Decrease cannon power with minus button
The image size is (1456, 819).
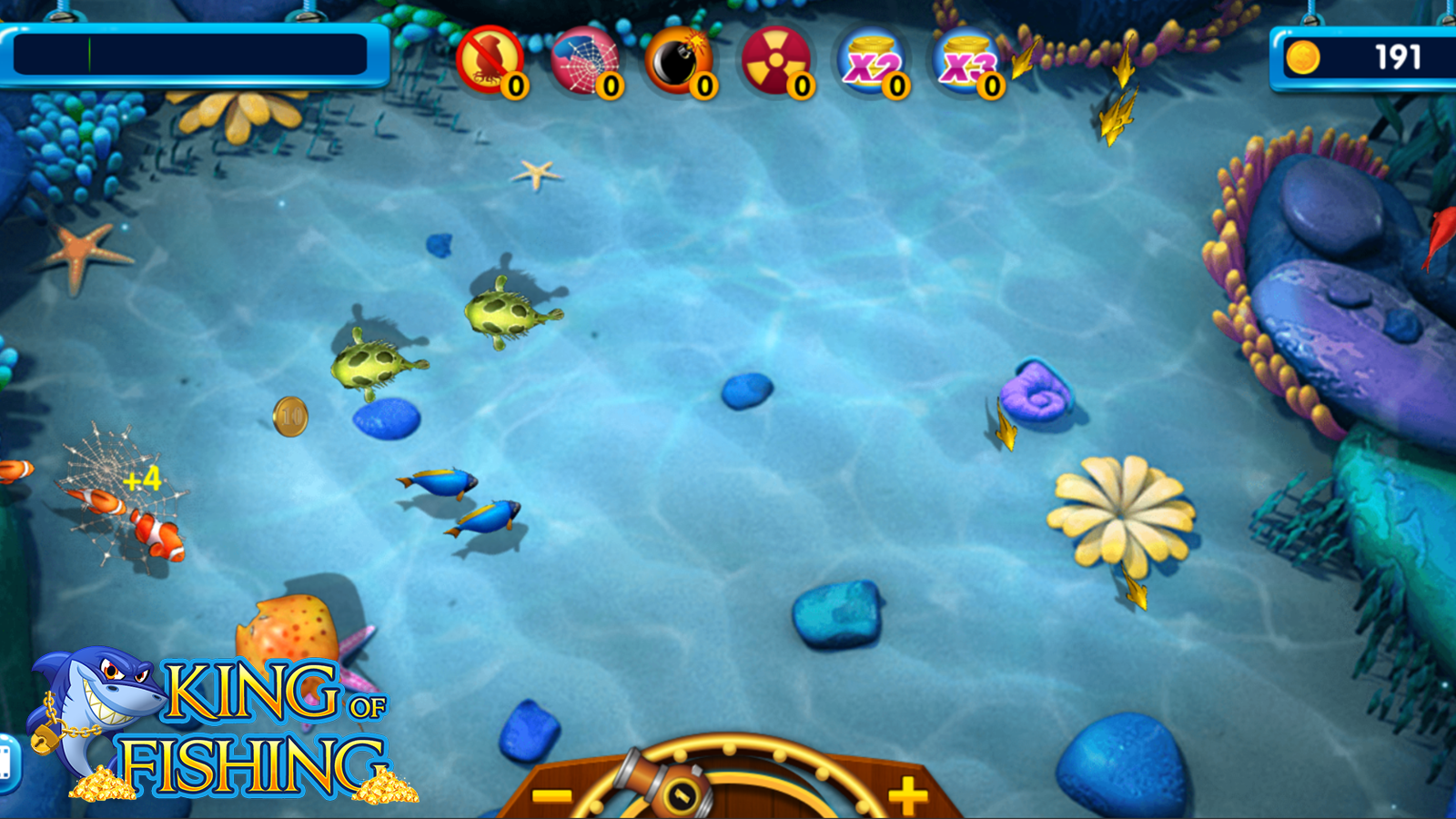[x=551, y=795]
